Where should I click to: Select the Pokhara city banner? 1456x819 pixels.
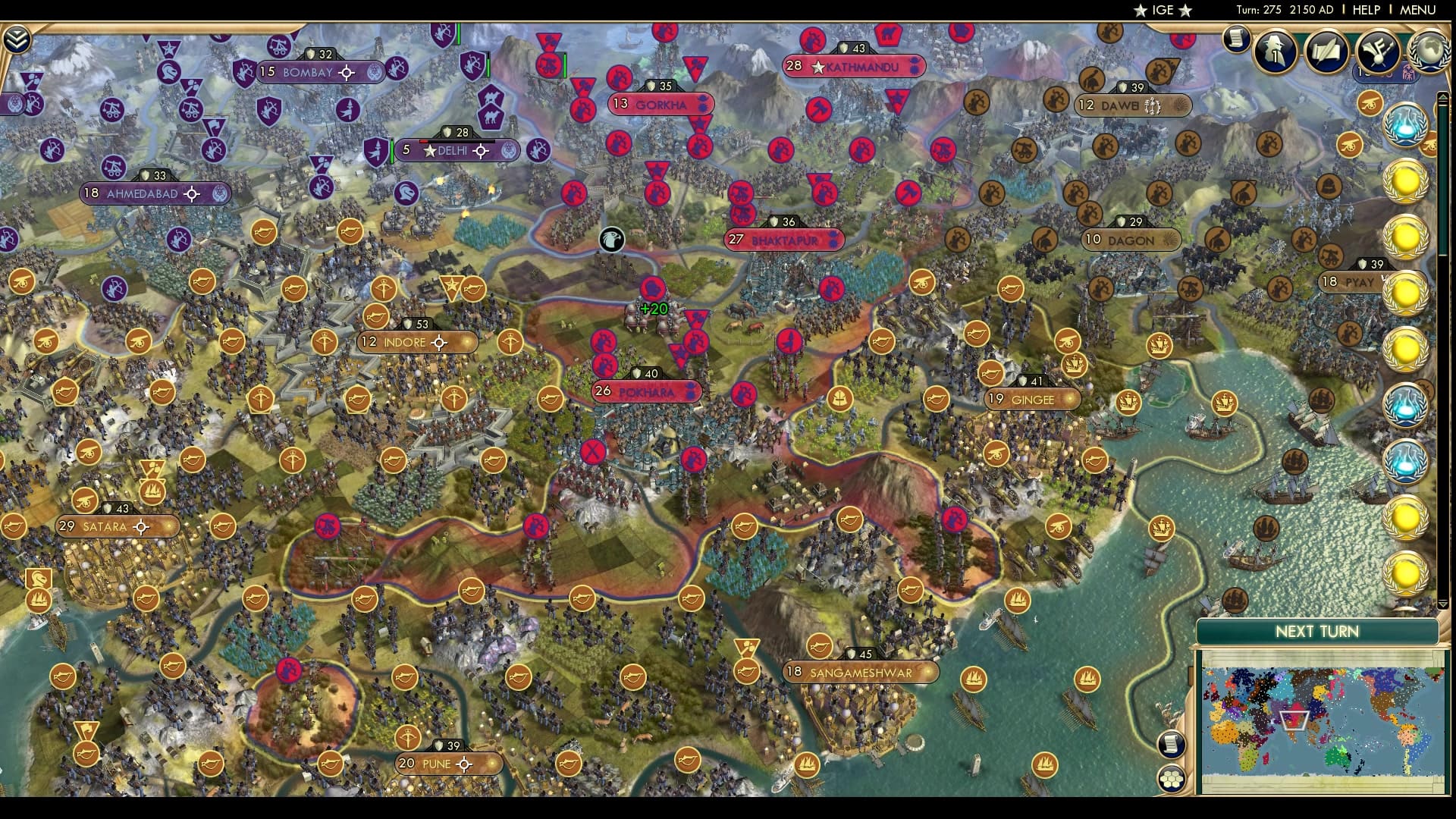646,392
